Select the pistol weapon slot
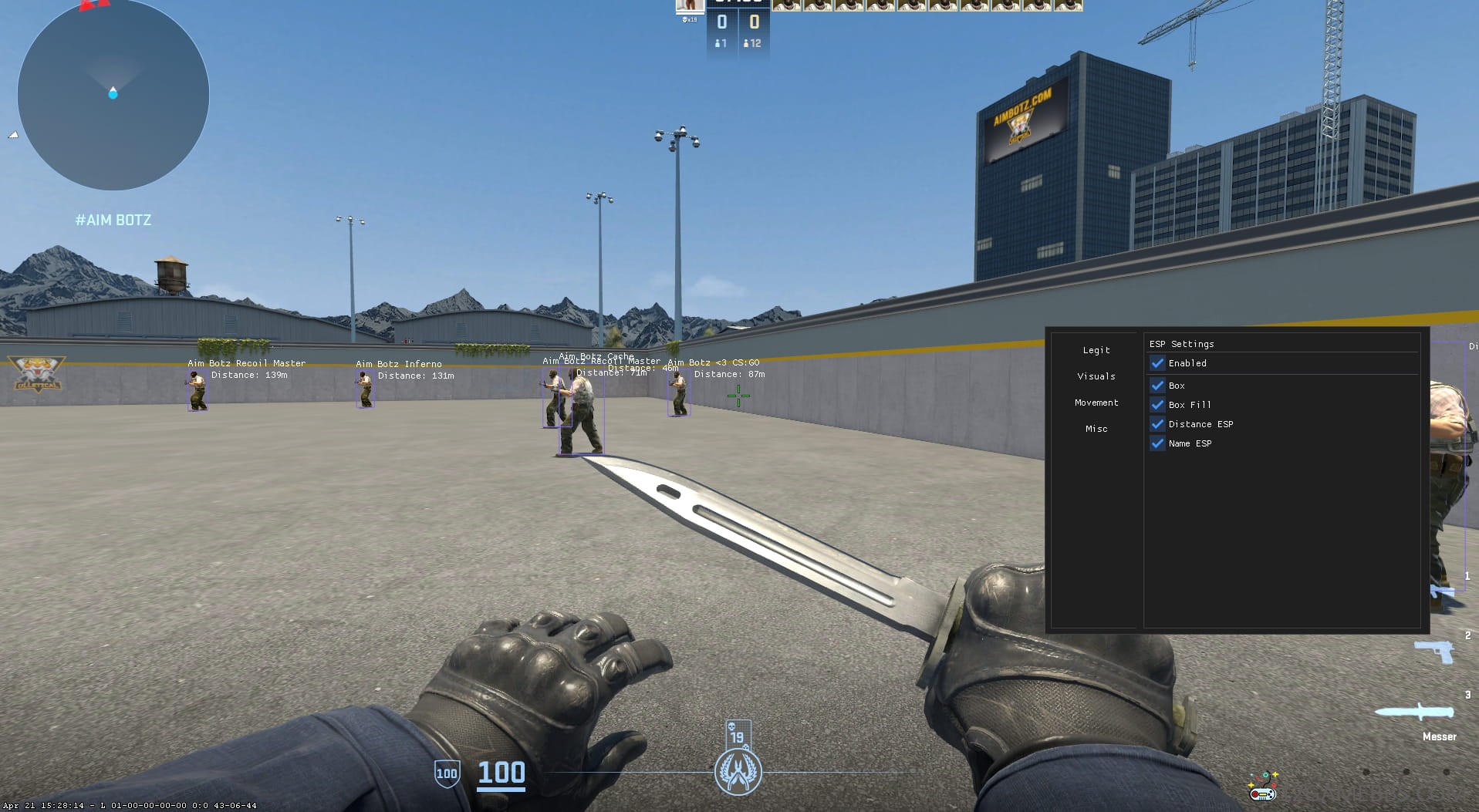The width and height of the screenshot is (1479, 812). click(x=1434, y=652)
